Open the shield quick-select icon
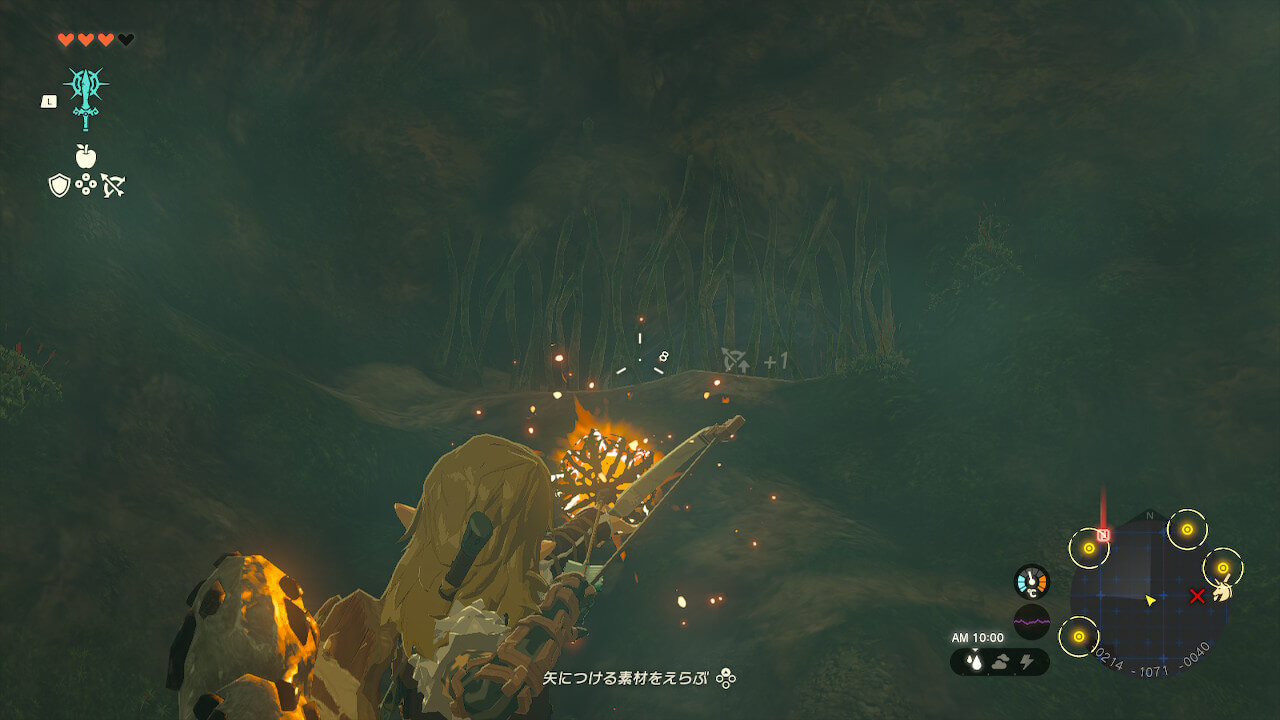 tap(59, 185)
